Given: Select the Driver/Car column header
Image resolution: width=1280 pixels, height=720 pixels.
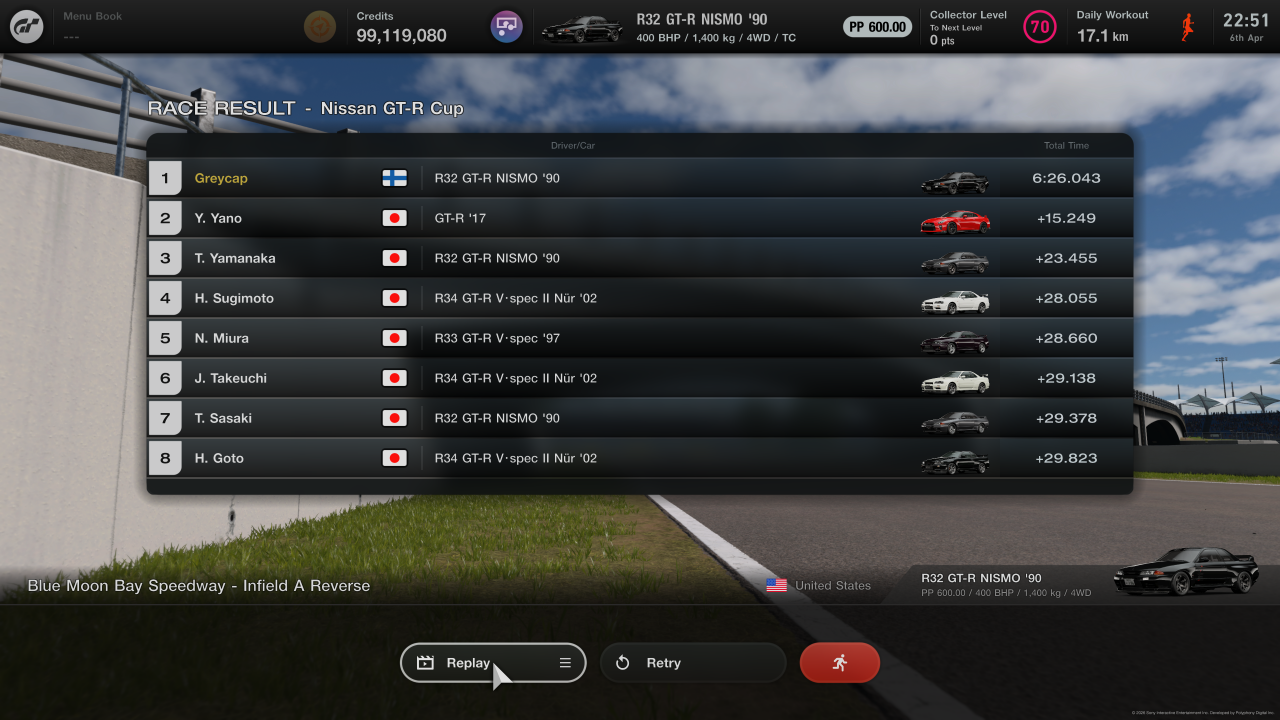Looking at the screenshot, I should [x=575, y=144].
